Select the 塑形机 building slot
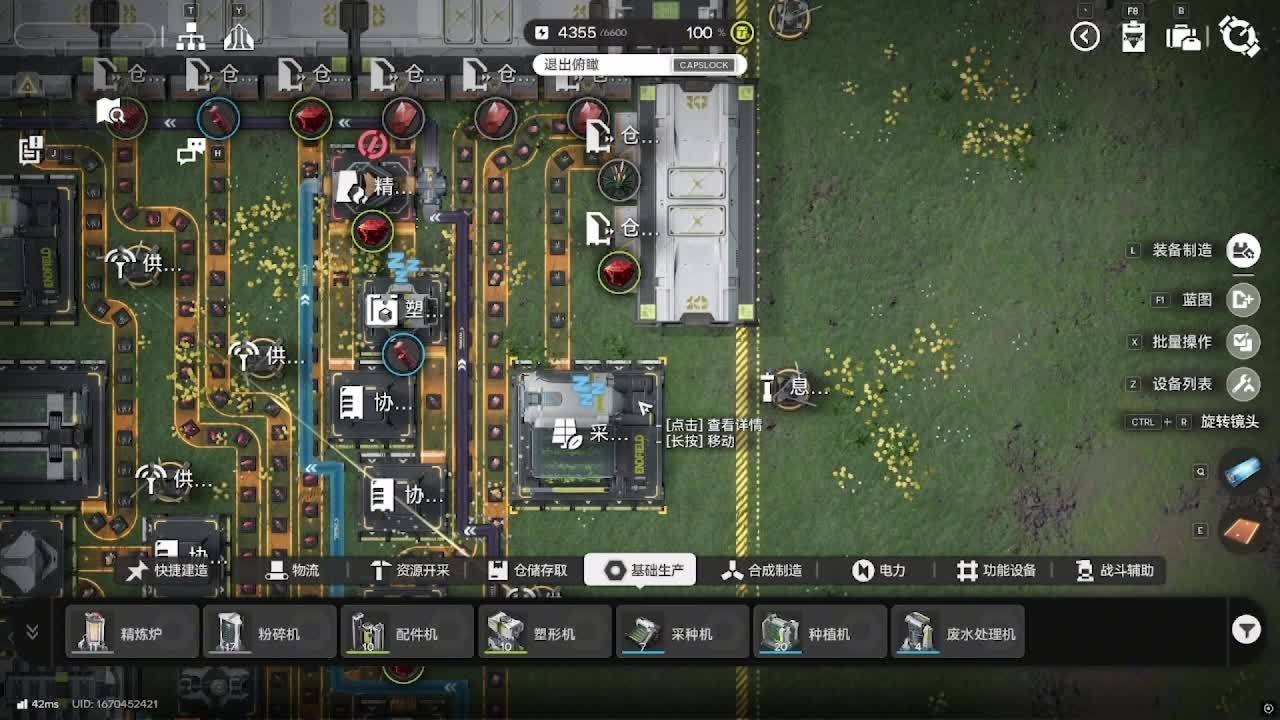The height and width of the screenshot is (720, 1280). click(545, 633)
